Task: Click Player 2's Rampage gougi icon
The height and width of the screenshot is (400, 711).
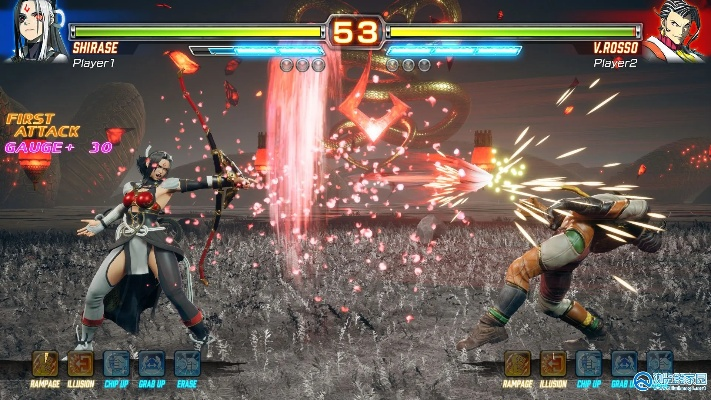Action: click(x=518, y=363)
